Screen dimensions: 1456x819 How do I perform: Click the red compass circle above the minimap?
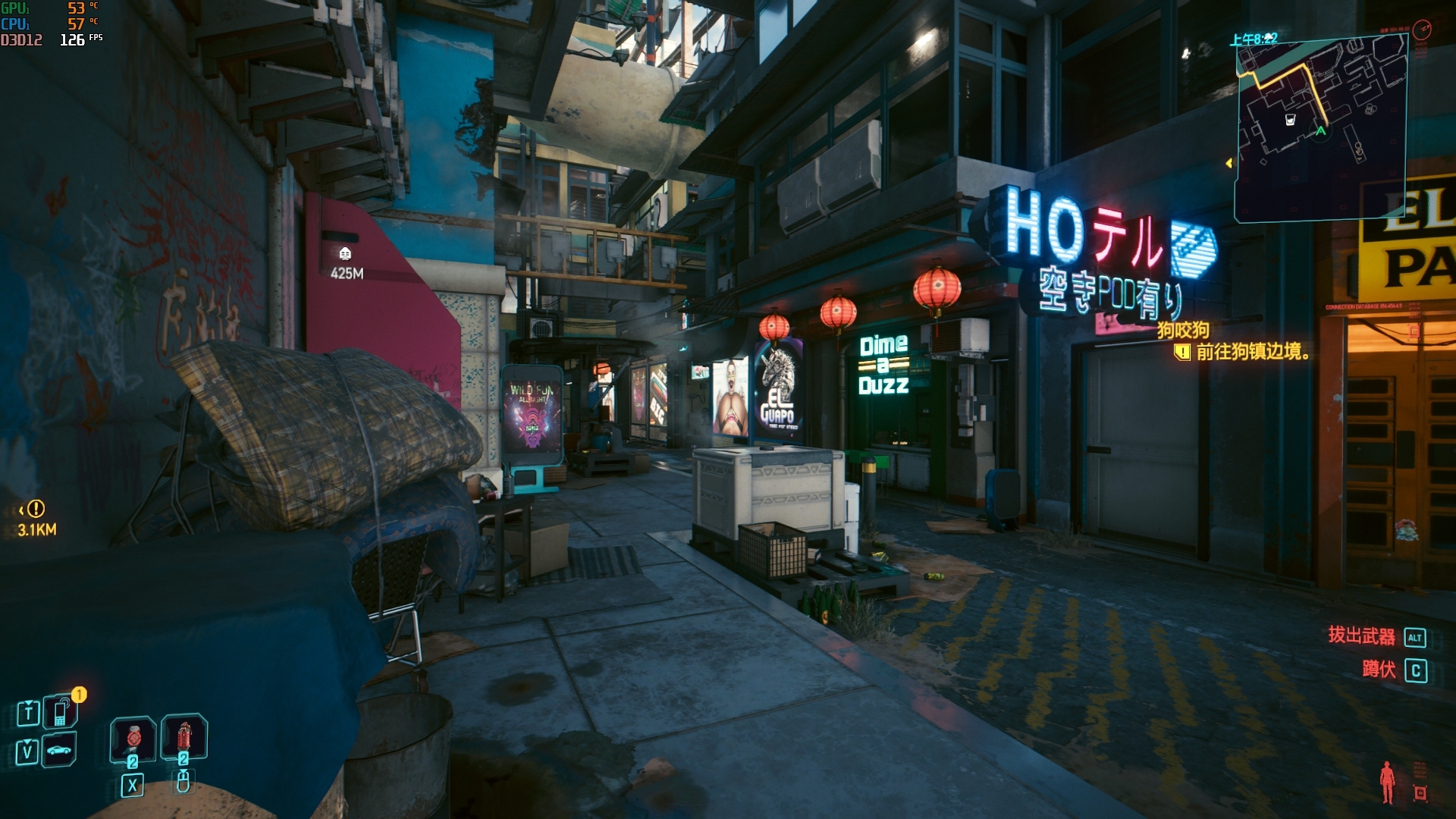(x=1422, y=30)
